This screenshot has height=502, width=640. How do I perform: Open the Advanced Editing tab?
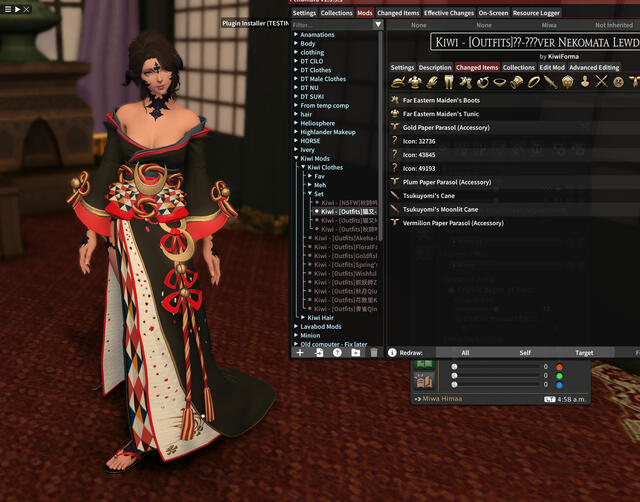[594, 68]
